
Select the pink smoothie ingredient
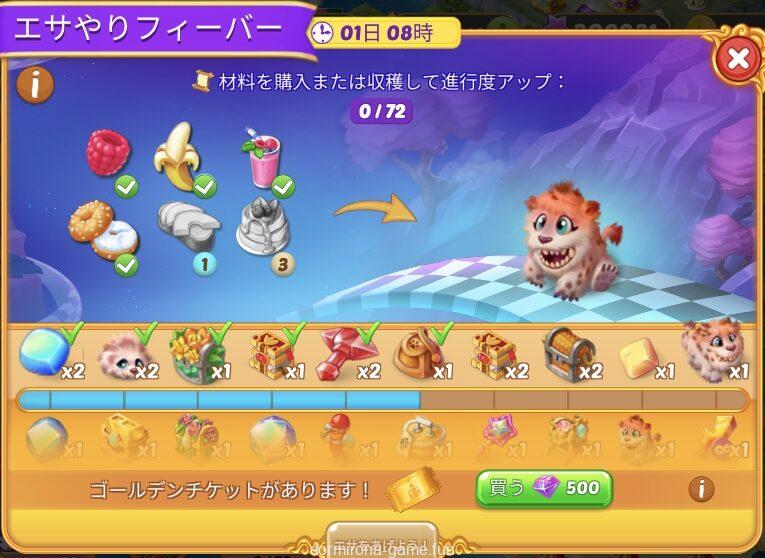click(x=262, y=158)
